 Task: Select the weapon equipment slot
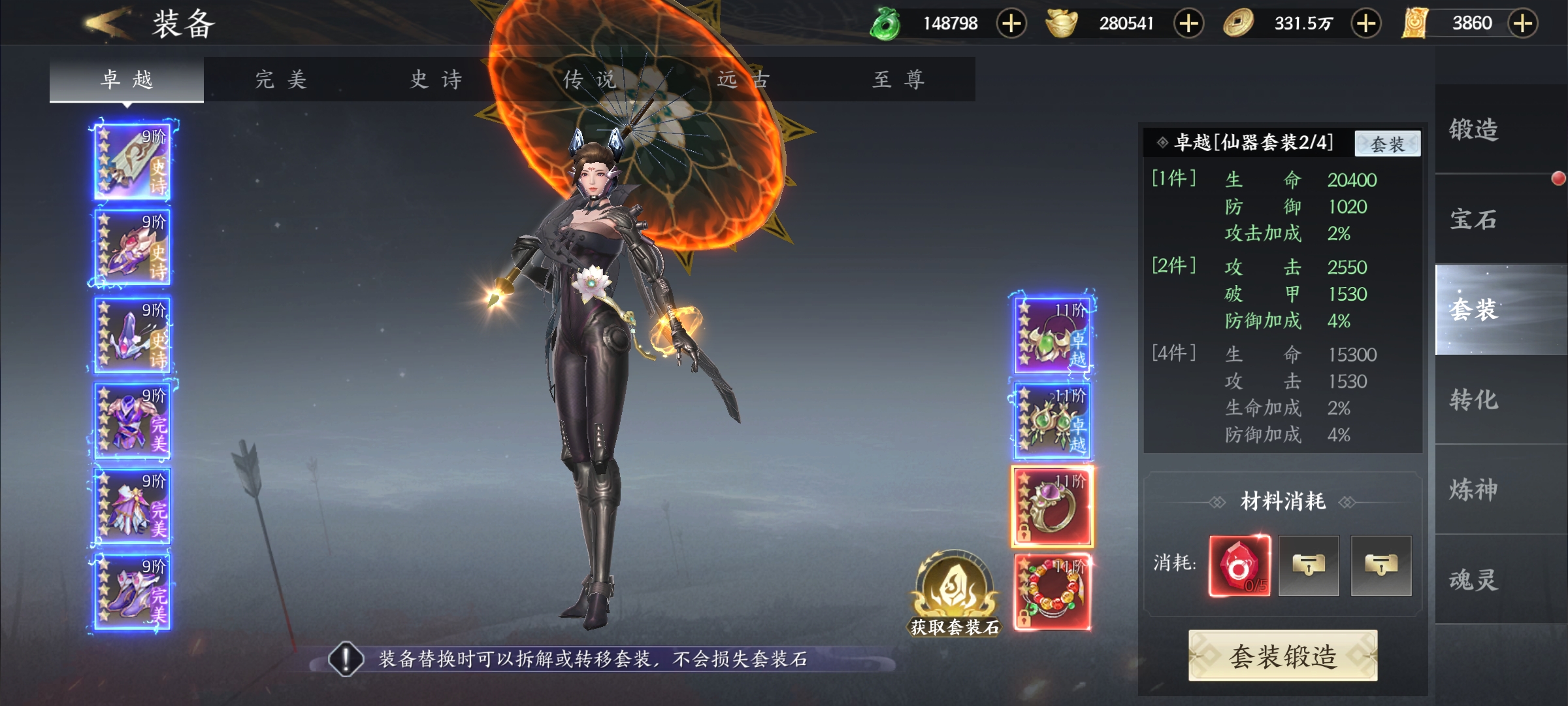132,161
